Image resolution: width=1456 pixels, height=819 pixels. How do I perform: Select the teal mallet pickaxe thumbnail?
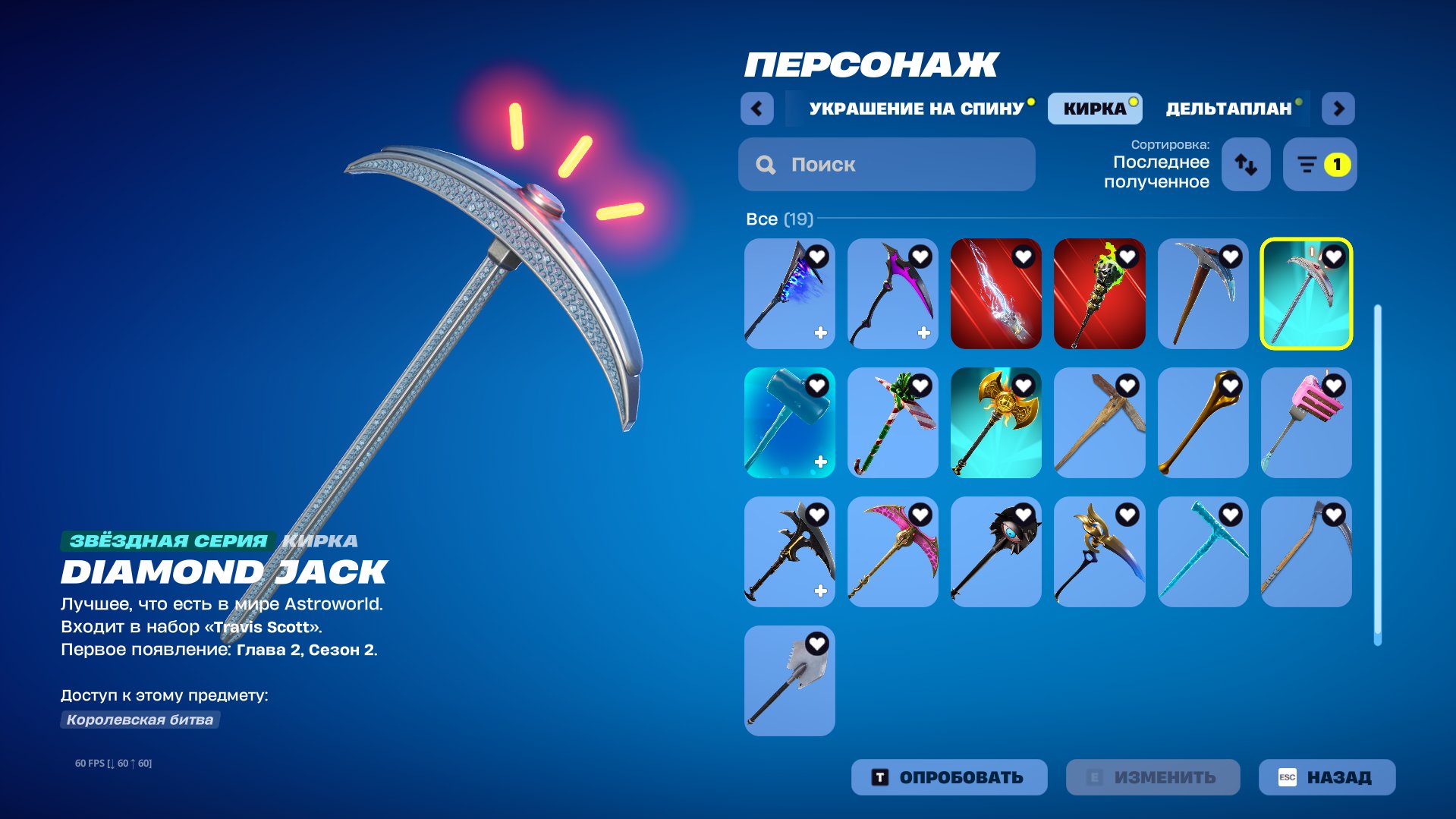tap(789, 423)
